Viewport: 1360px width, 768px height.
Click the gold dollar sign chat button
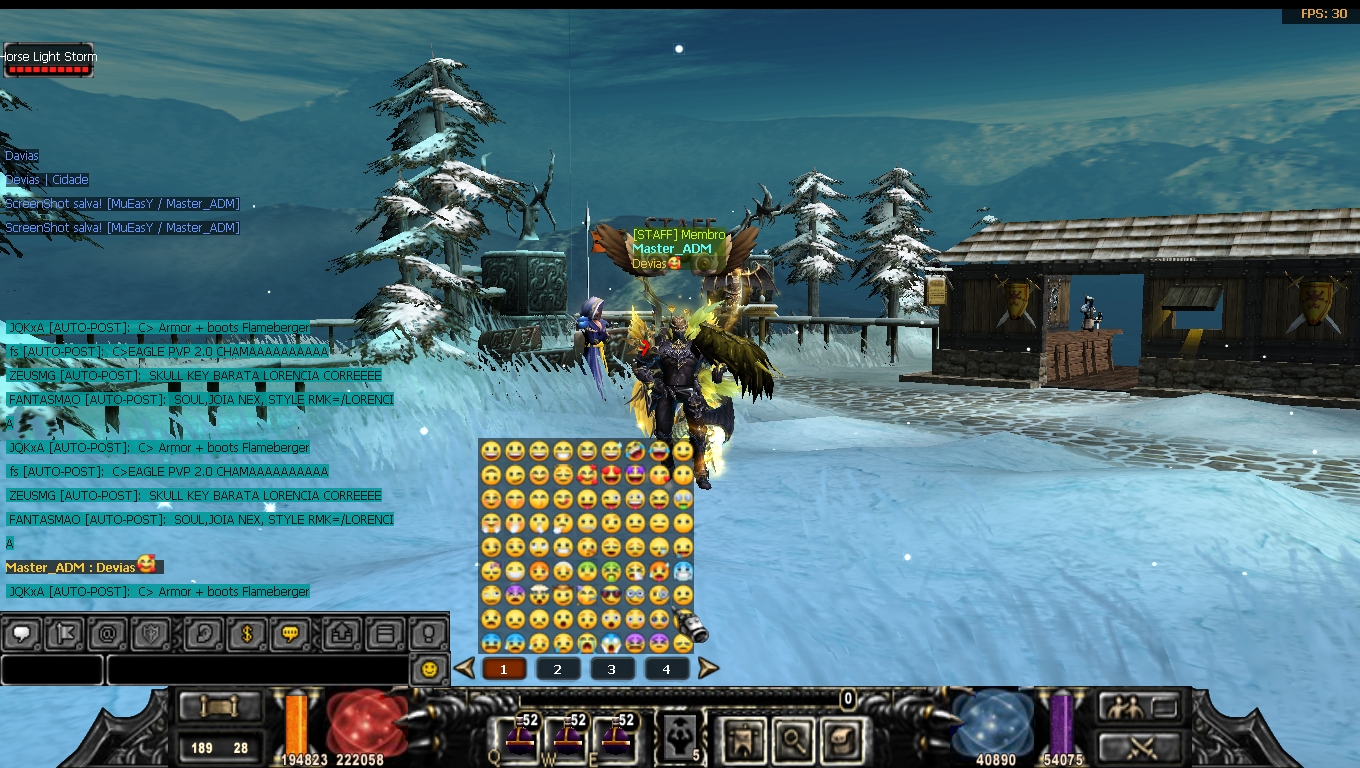[246, 634]
